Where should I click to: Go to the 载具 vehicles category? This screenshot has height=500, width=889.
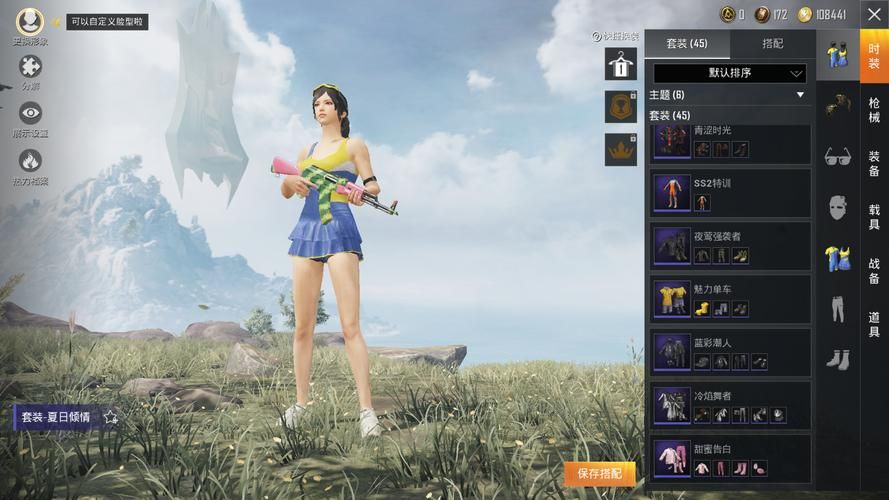pos(874,218)
